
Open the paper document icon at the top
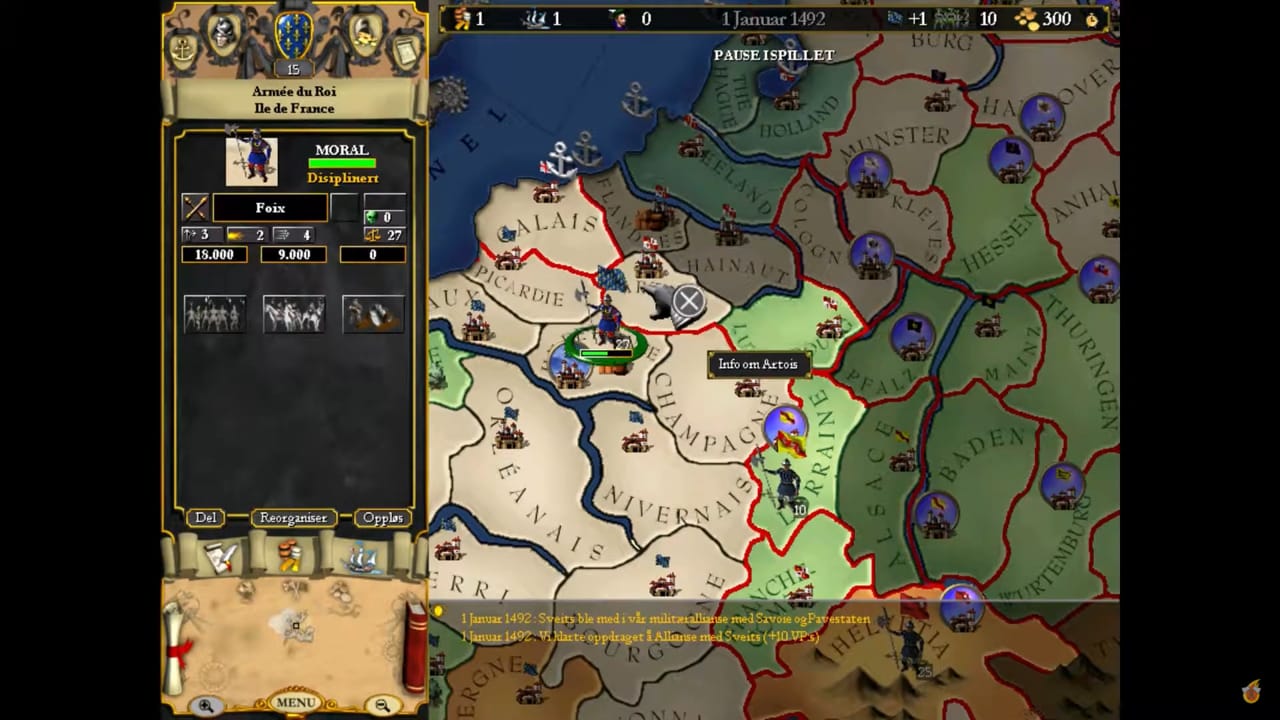click(404, 50)
